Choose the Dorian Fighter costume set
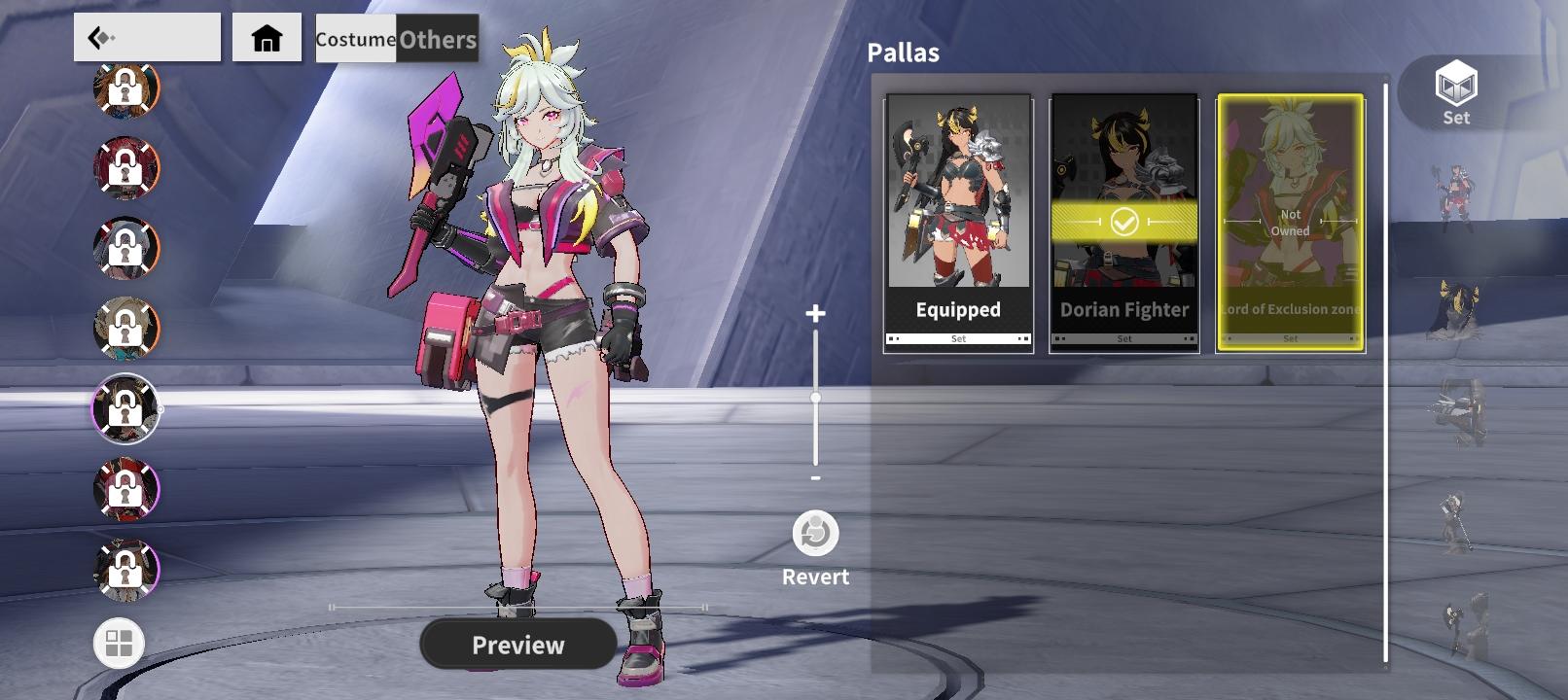The image size is (1568, 700). click(1124, 223)
